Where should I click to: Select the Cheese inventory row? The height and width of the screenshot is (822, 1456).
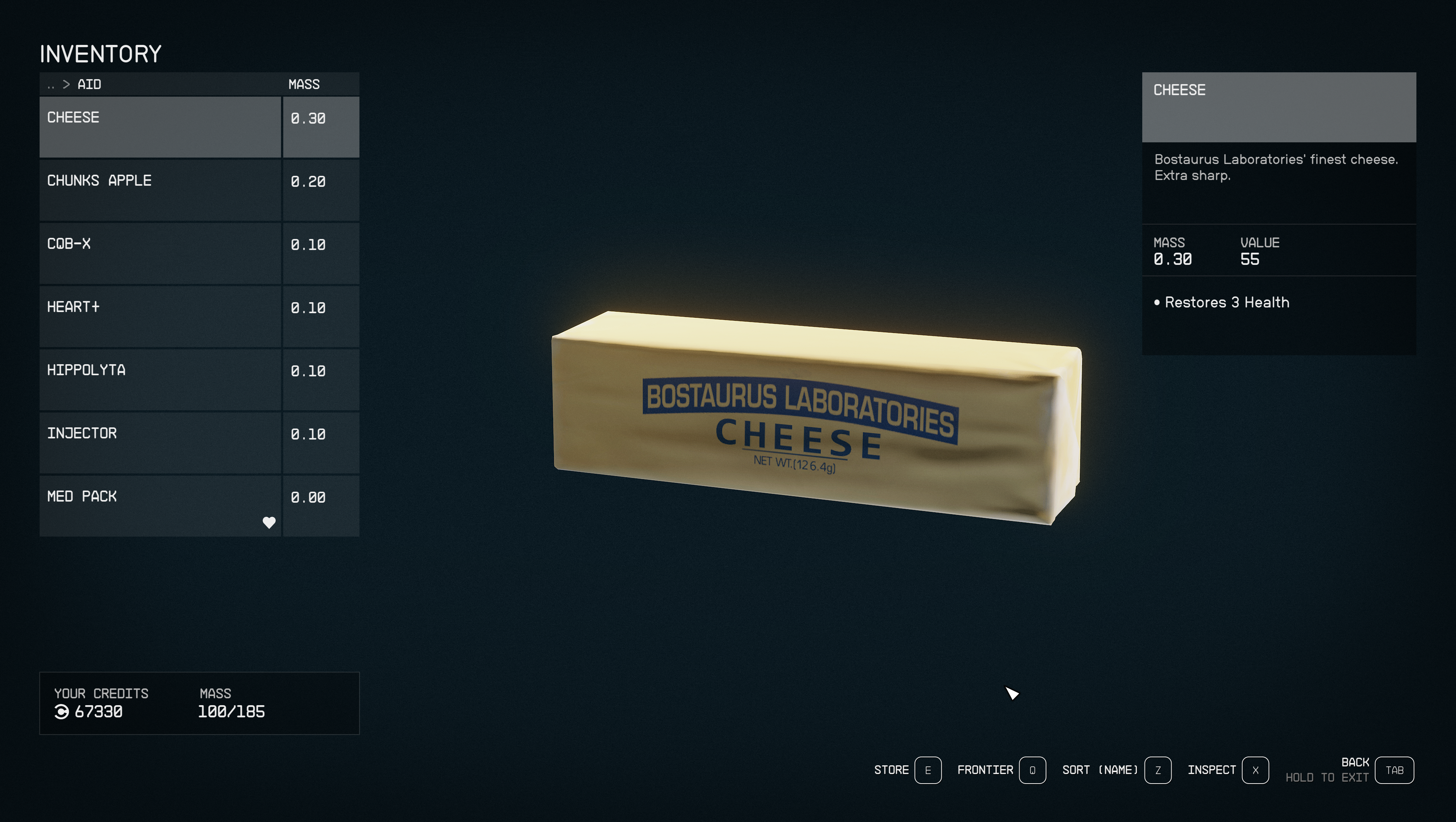pyautogui.click(x=160, y=127)
